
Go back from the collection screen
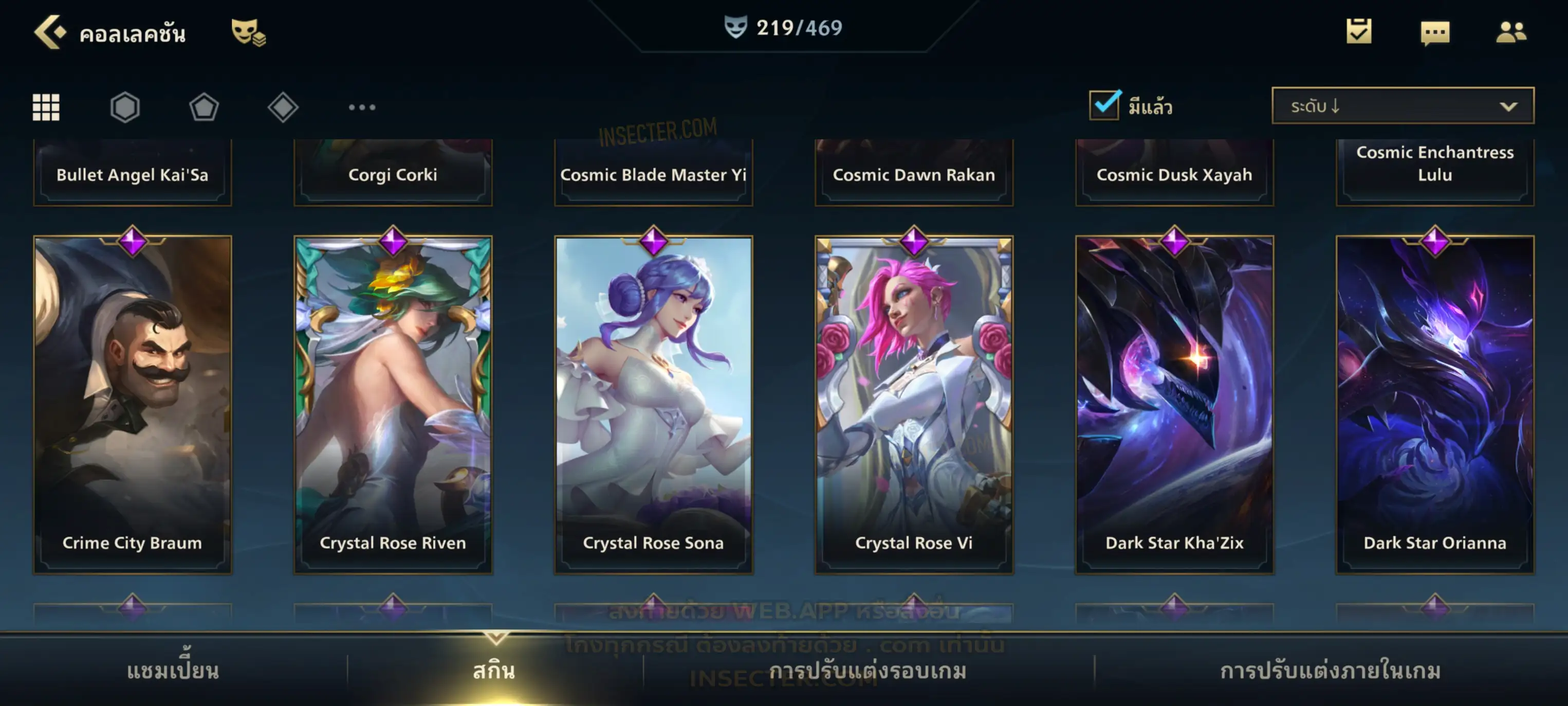pyautogui.click(x=49, y=32)
